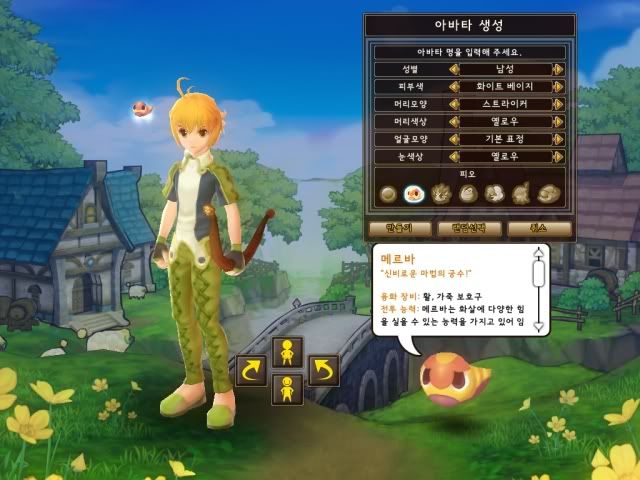Change 머리모양 hairstyle to the previous style
640x480 pixels.
pyautogui.click(x=454, y=104)
